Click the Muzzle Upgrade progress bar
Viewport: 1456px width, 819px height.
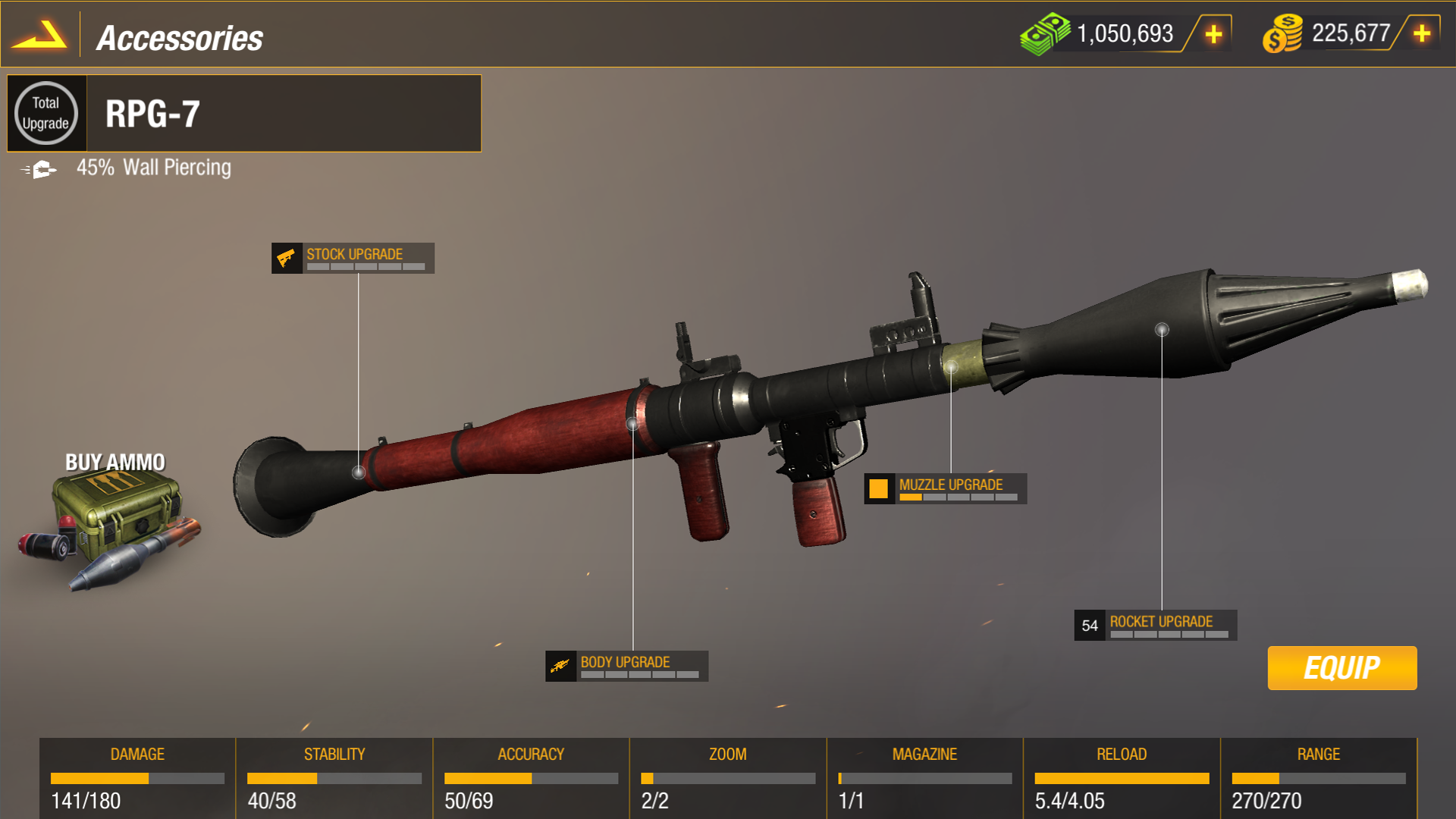tap(959, 497)
